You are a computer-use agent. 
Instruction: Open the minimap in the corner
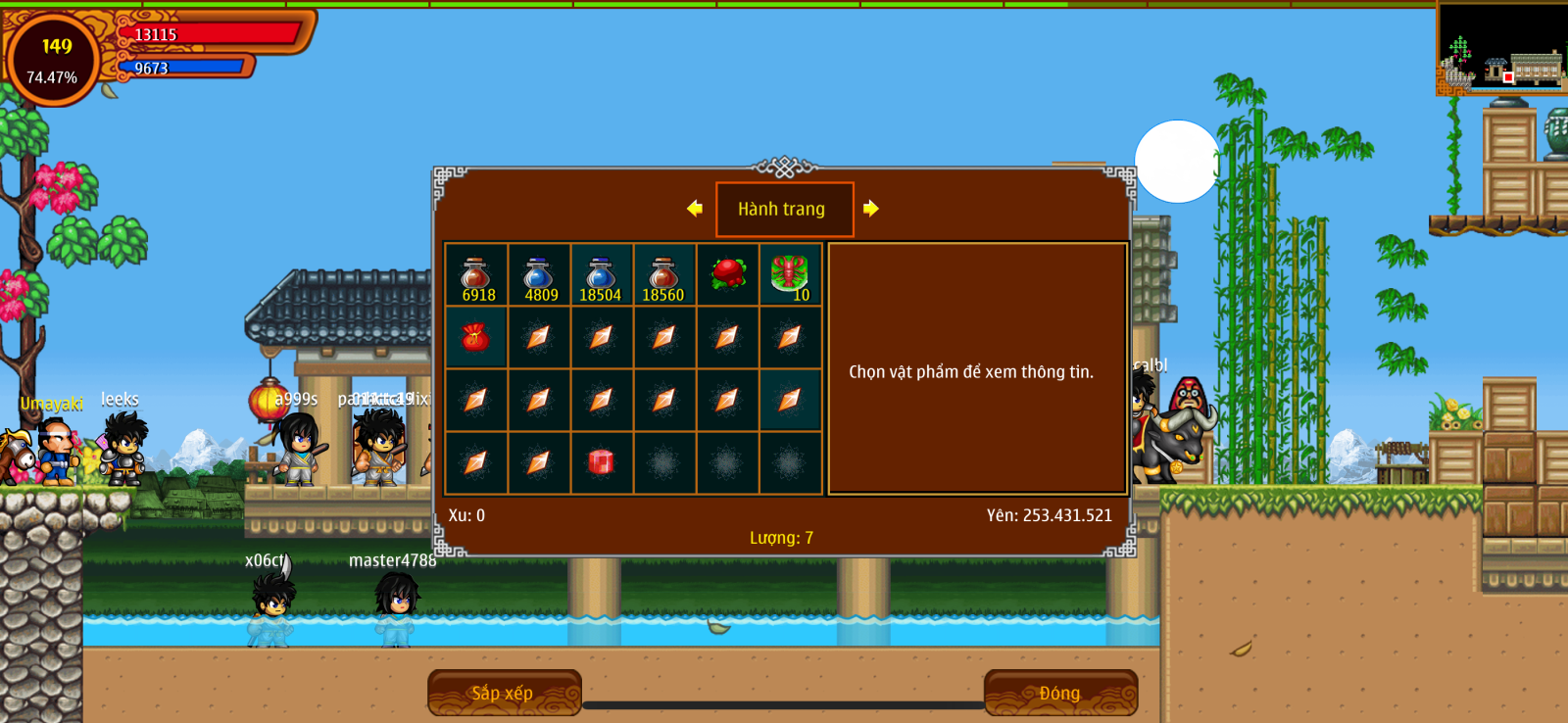click(x=1501, y=49)
